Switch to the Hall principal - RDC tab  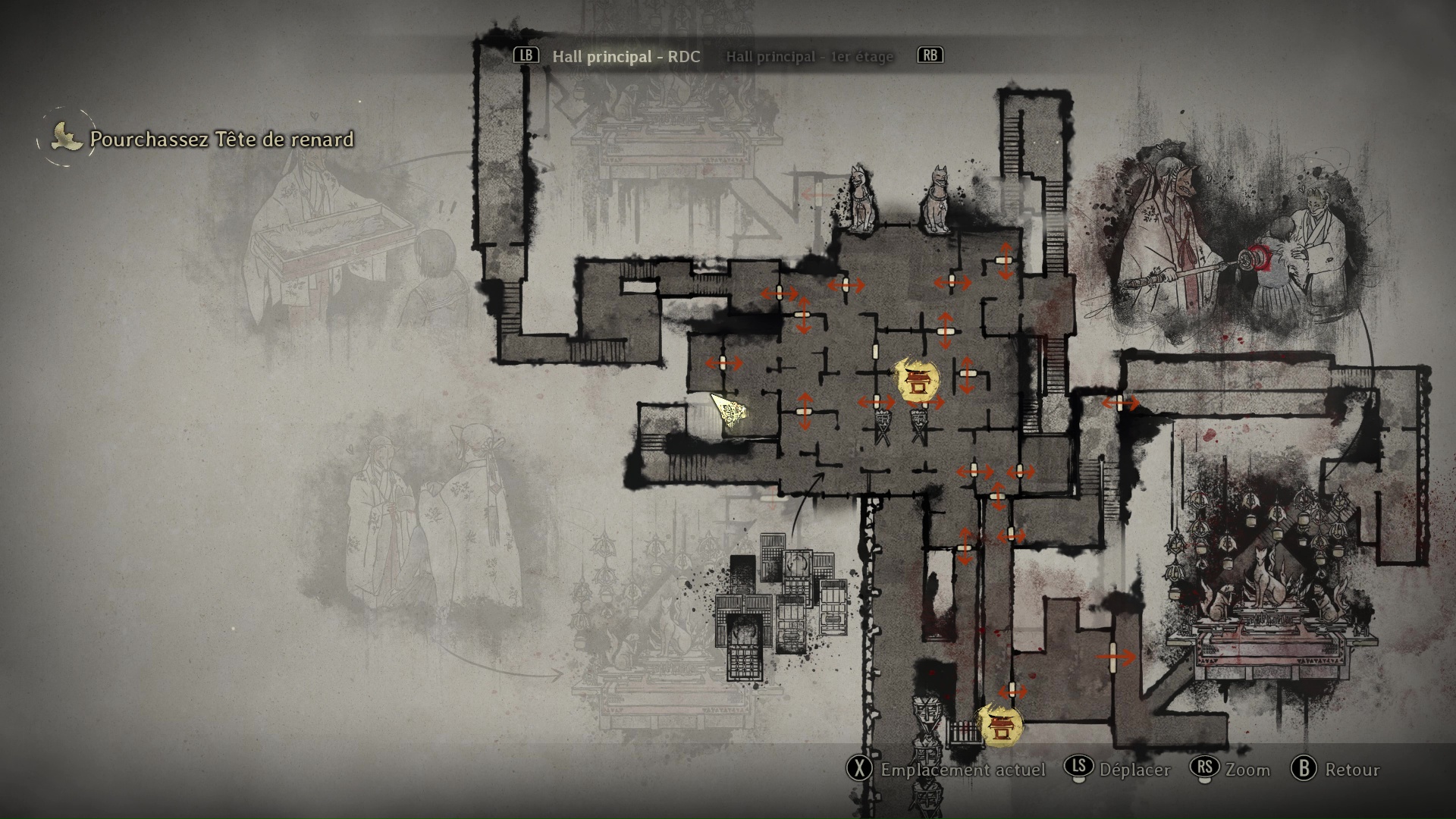[x=629, y=56]
